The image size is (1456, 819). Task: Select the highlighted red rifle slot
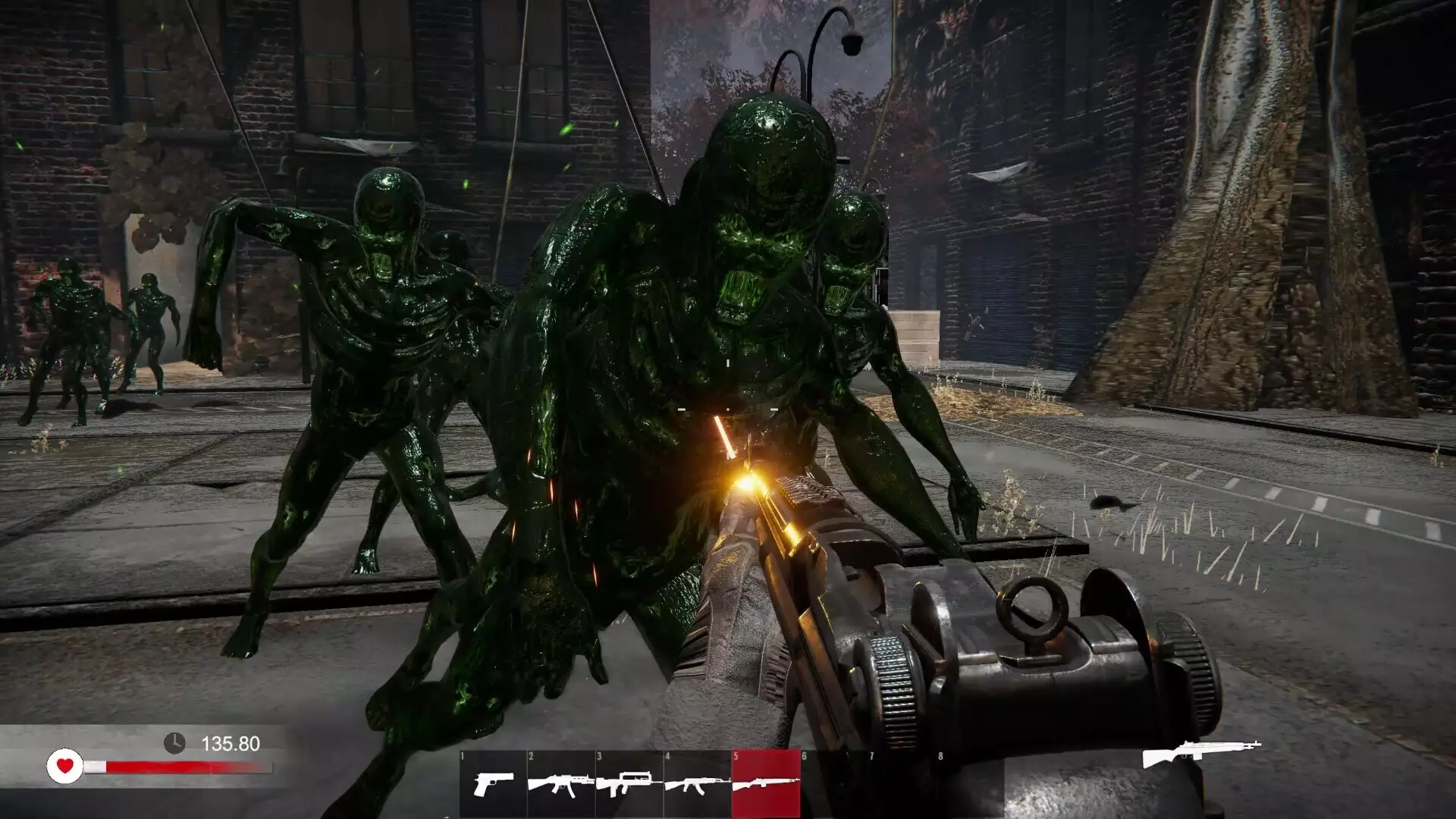[x=766, y=784]
